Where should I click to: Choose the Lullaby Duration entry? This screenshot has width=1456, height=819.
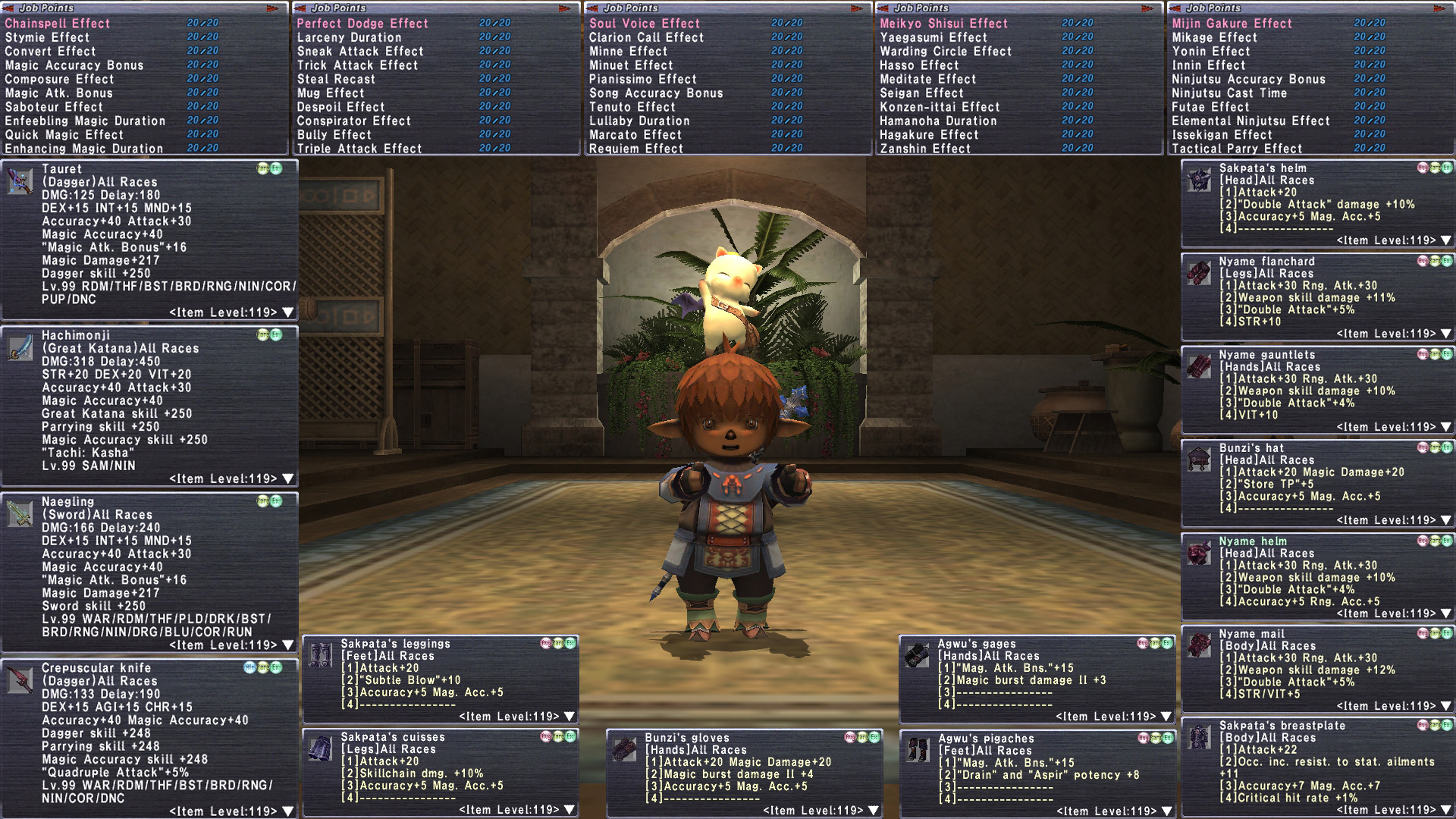click(x=639, y=121)
